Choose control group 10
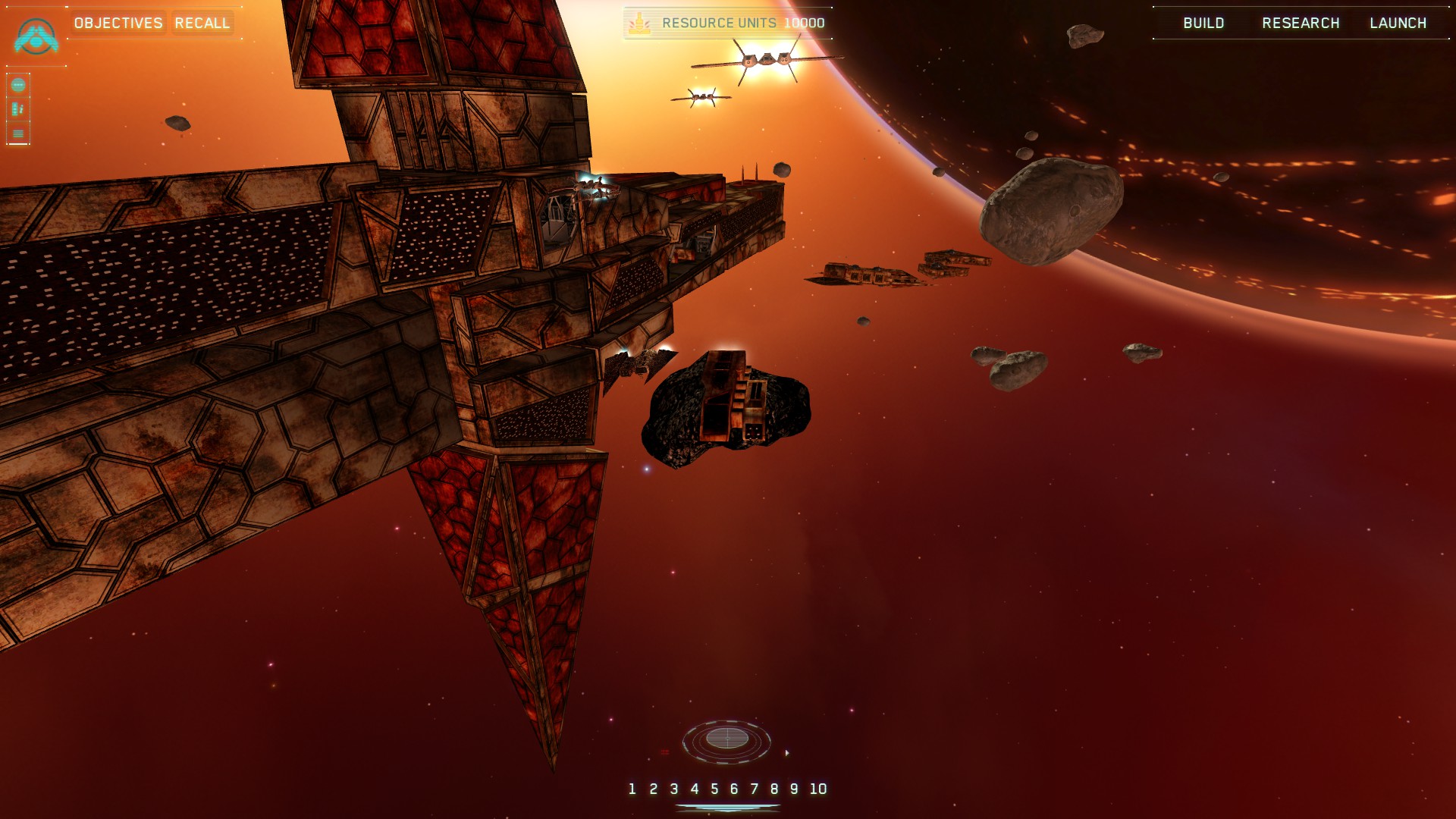This screenshot has height=819, width=1456. pos(818,789)
